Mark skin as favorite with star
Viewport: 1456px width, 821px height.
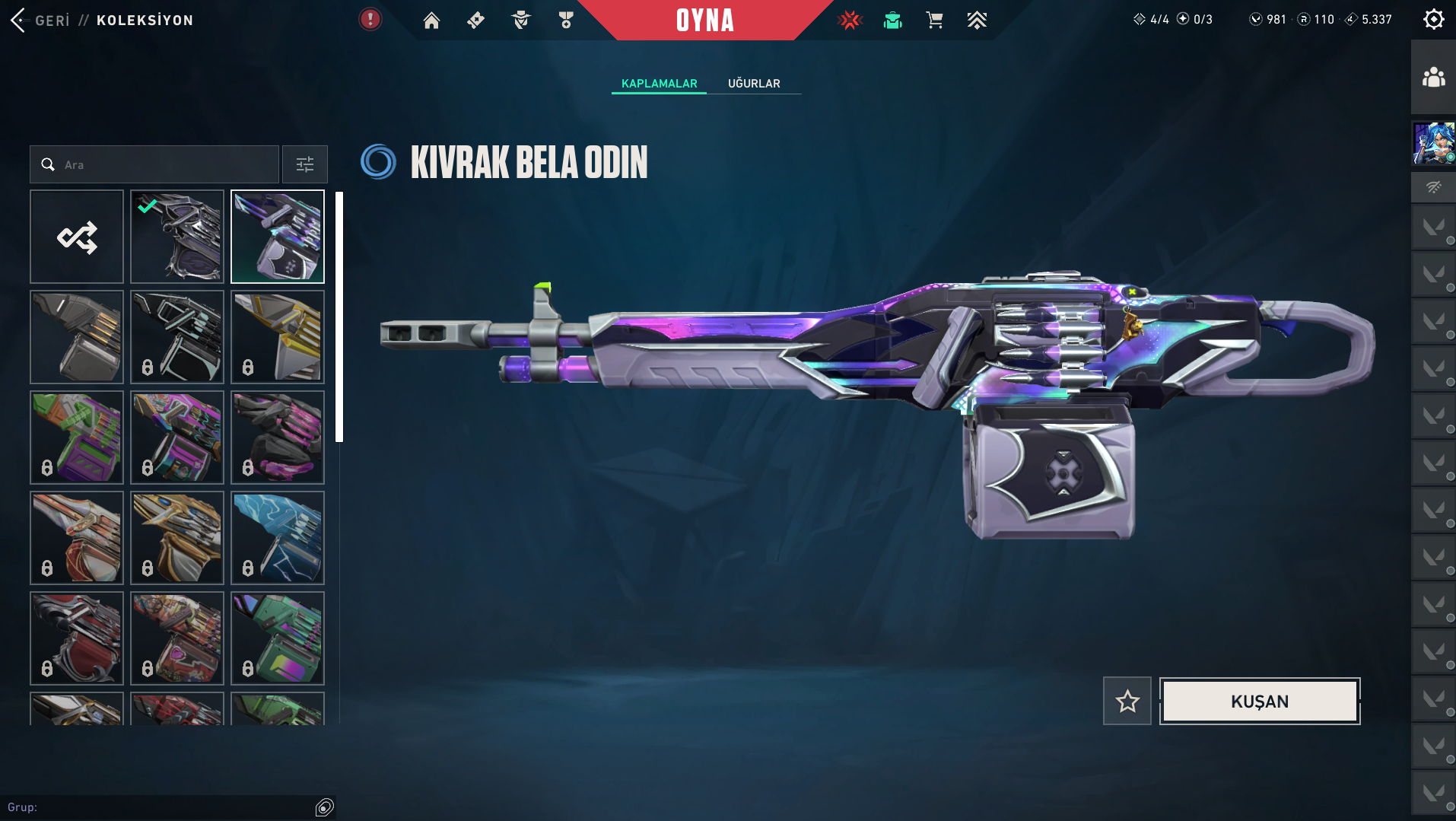coord(1127,701)
